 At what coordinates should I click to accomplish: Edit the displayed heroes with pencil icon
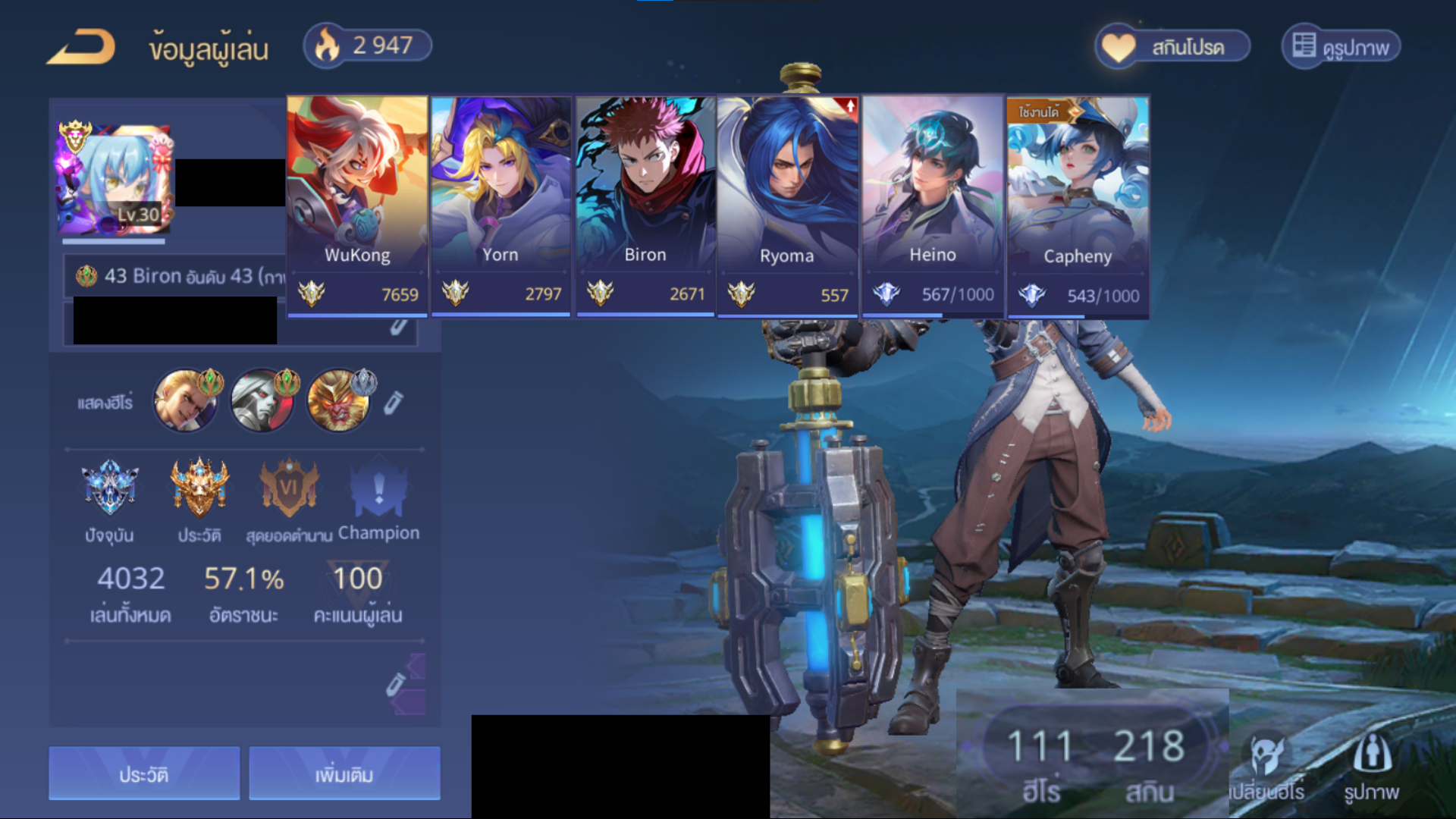pyautogui.click(x=393, y=403)
